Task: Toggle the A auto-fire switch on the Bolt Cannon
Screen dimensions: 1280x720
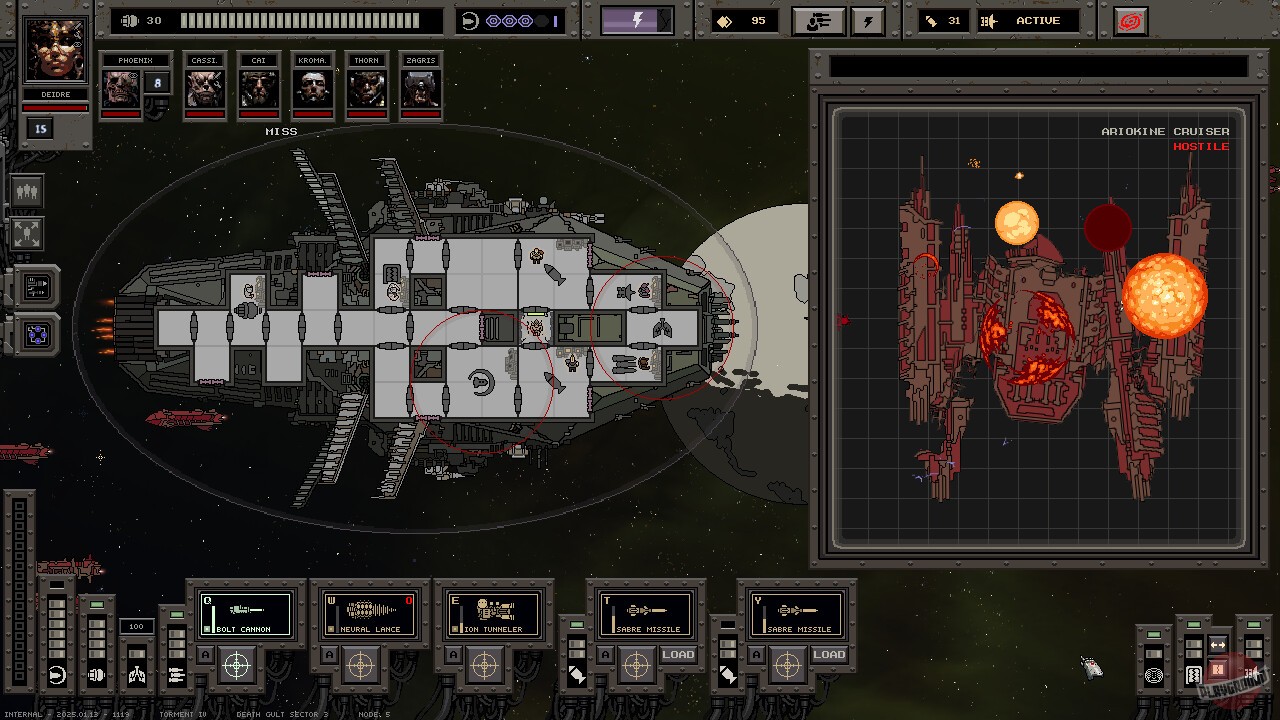Action: tap(205, 655)
